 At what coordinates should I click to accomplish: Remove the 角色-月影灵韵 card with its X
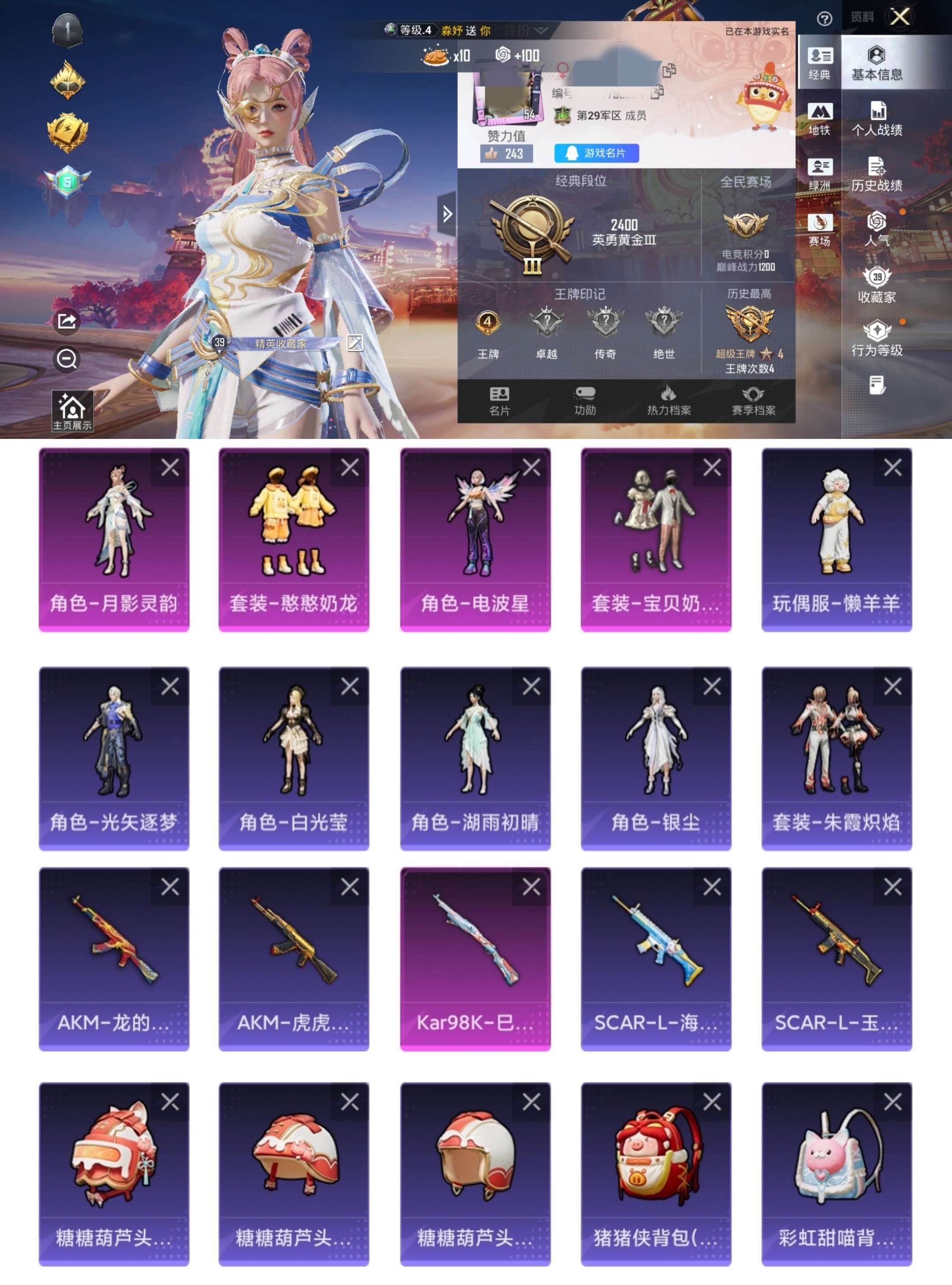coord(169,470)
